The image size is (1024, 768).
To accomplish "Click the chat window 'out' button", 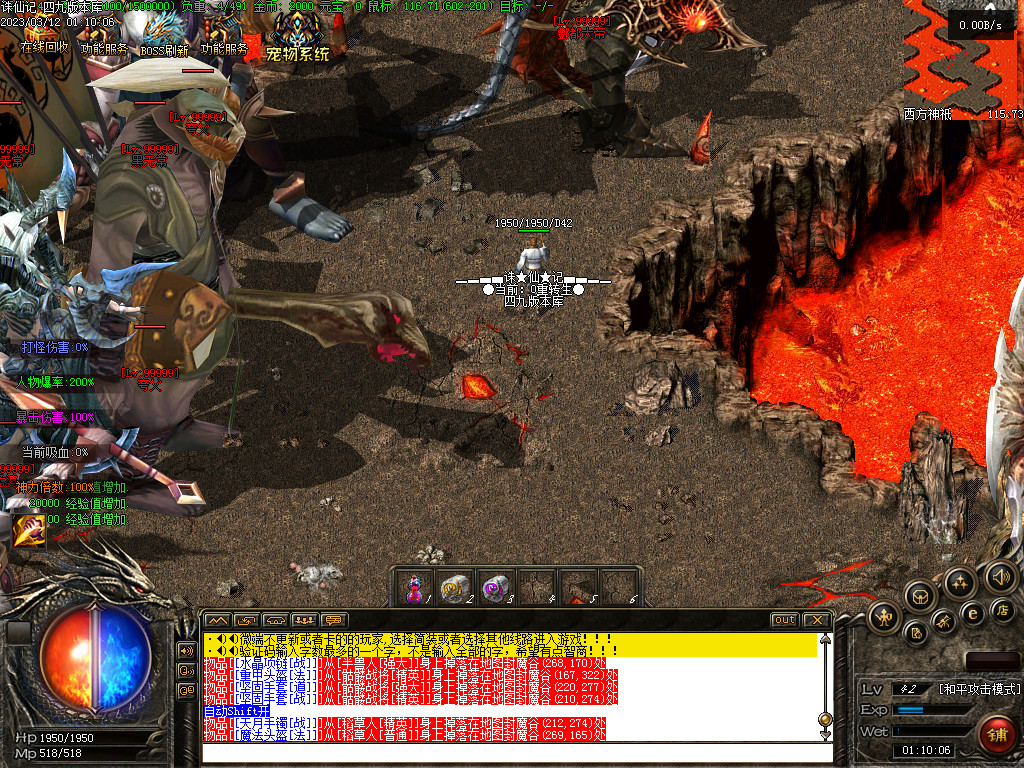I will [x=785, y=620].
